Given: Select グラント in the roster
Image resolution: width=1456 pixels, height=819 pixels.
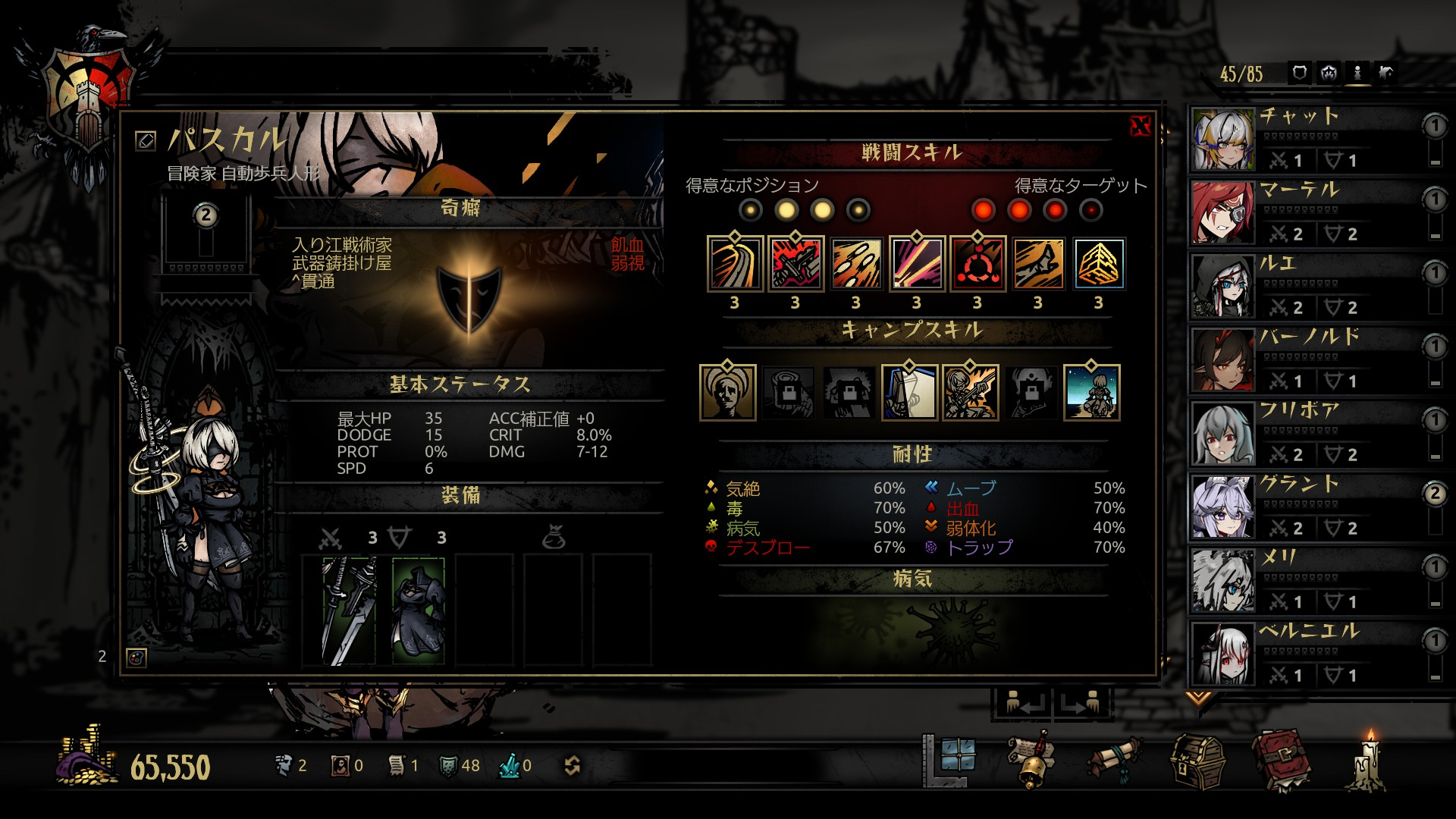Looking at the screenshot, I should point(1304,506).
